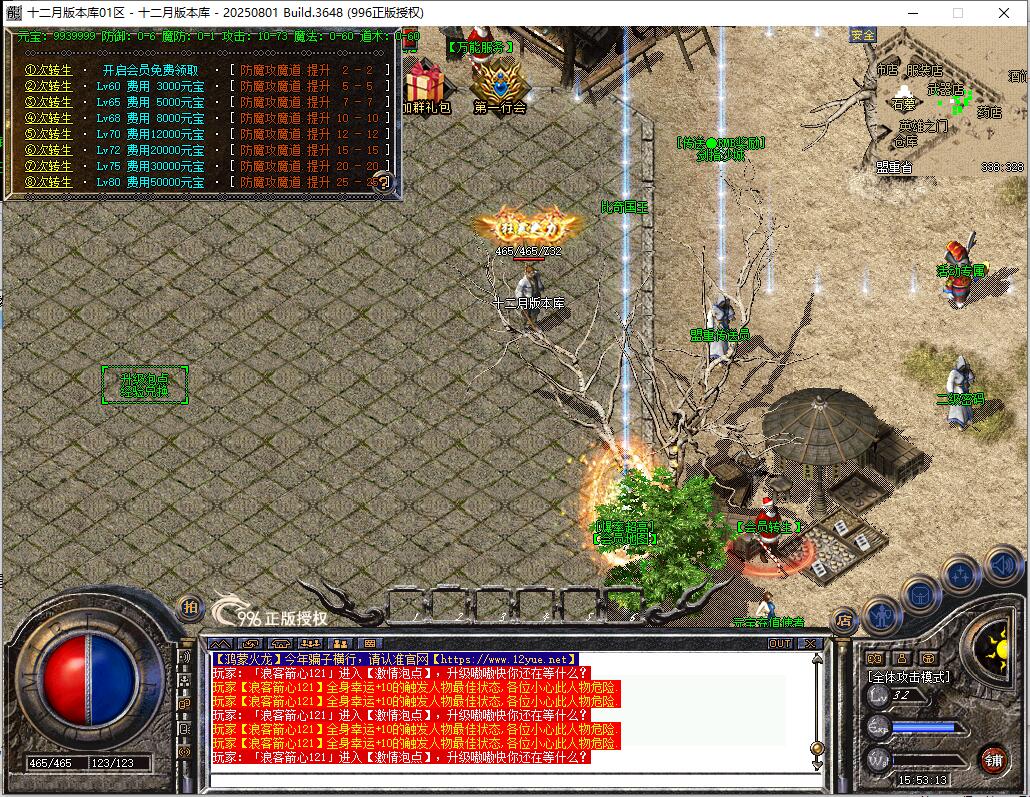Click the 铺 stall button
Image resolution: width=1030 pixels, height=797 pixels.
point(993,760)
